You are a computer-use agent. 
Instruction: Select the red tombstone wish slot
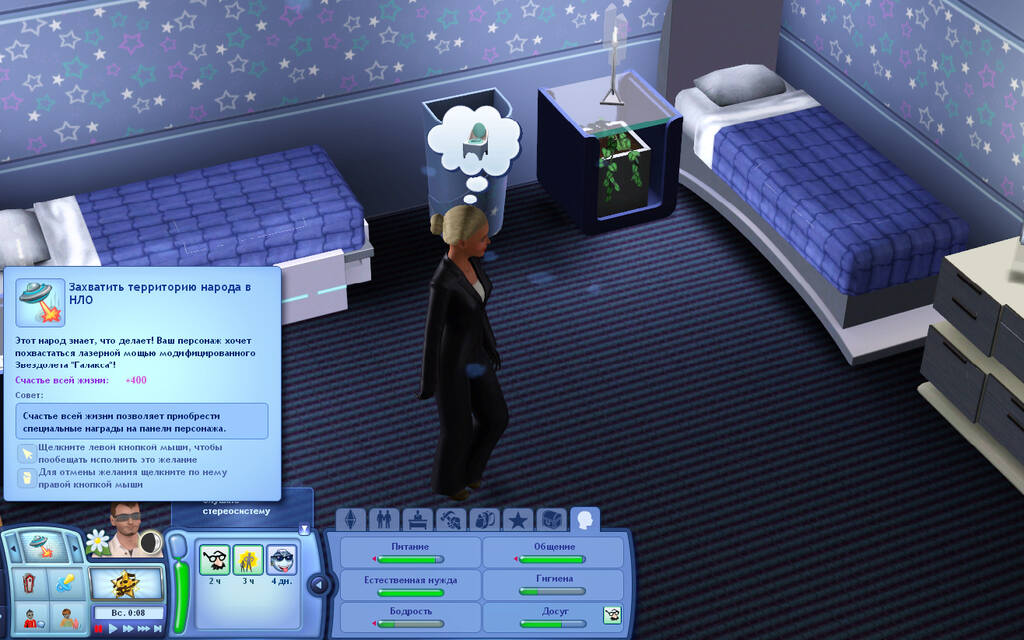[29, 584]
